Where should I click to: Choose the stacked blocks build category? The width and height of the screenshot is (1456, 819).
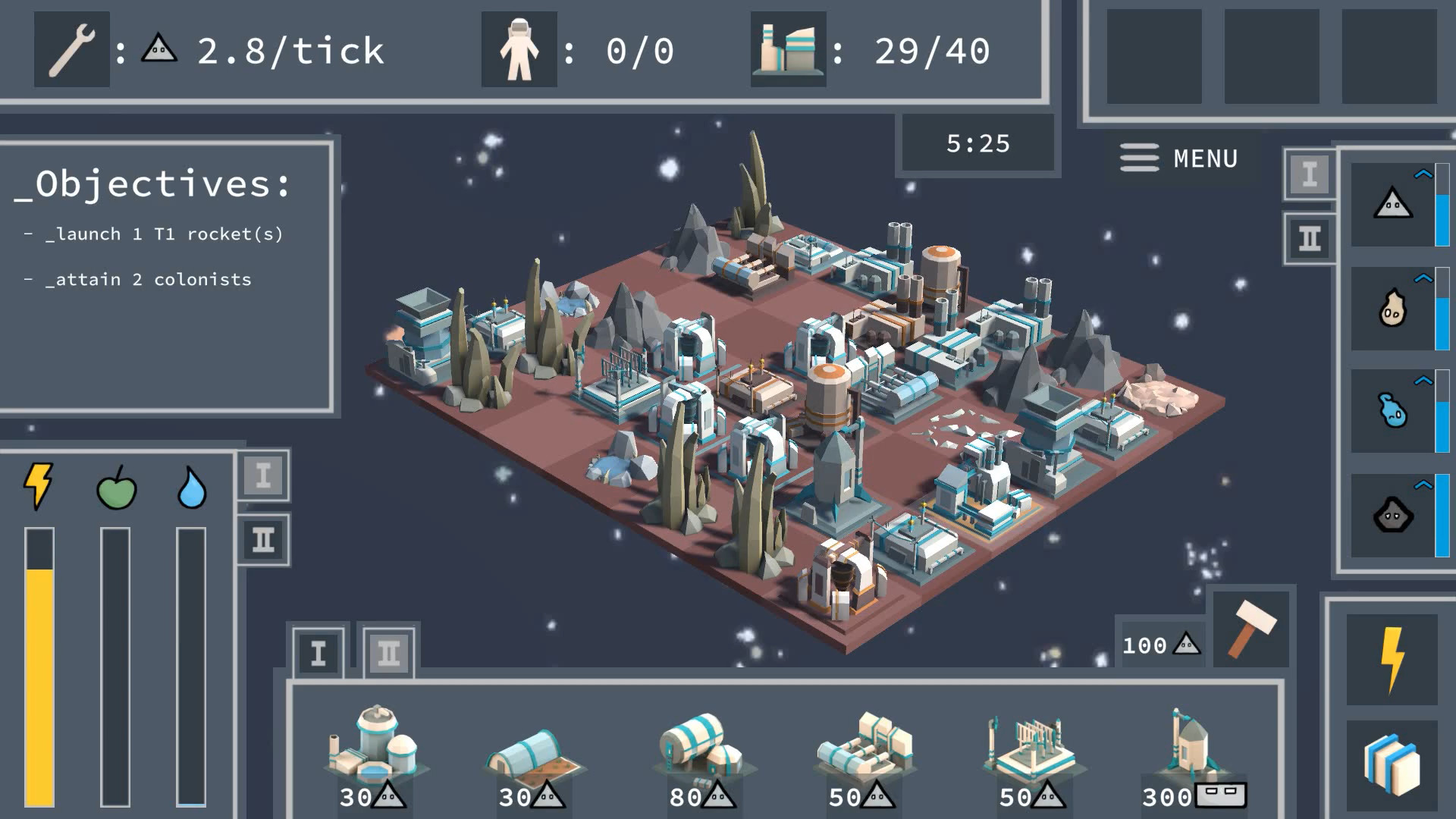click(x=1392, y=766)
